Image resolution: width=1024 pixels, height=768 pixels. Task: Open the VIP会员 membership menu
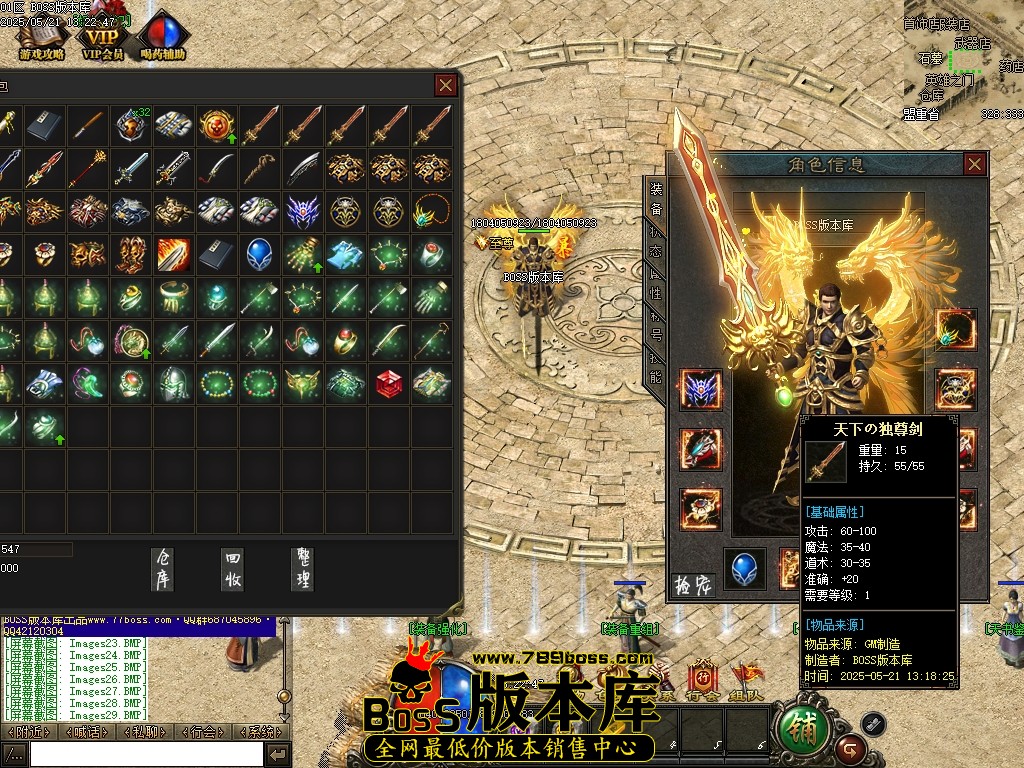[x=103, y=40]
